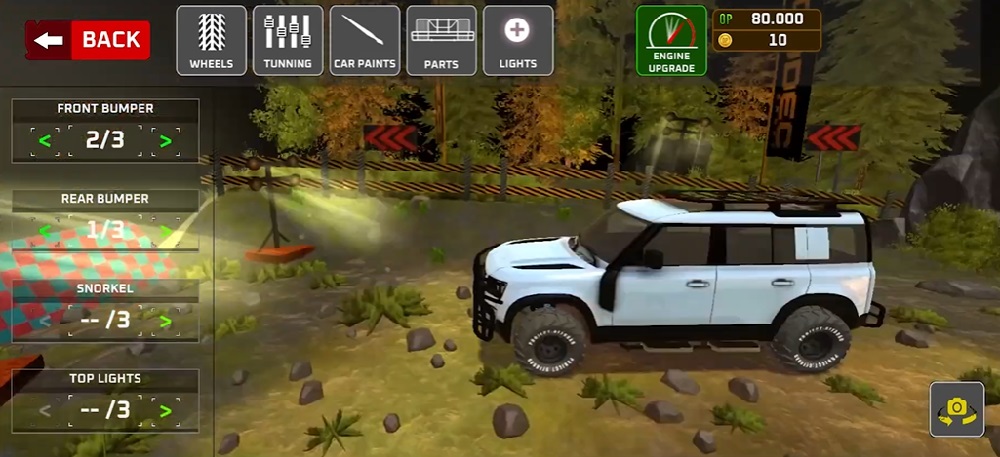
Task: Switch to the Tunning tab
Action: (x=288, y=40)
